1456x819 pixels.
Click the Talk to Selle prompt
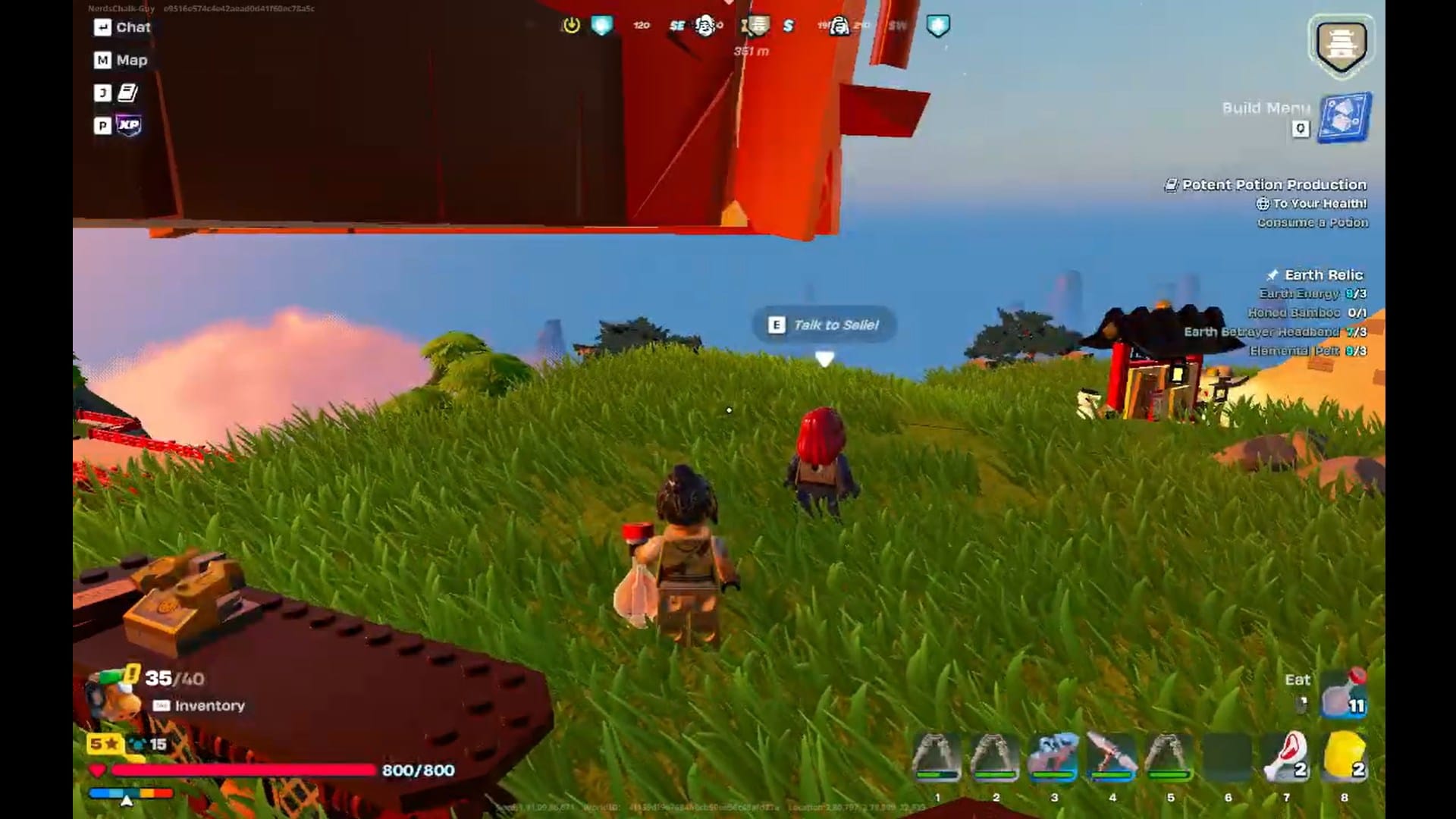[823, 325]
